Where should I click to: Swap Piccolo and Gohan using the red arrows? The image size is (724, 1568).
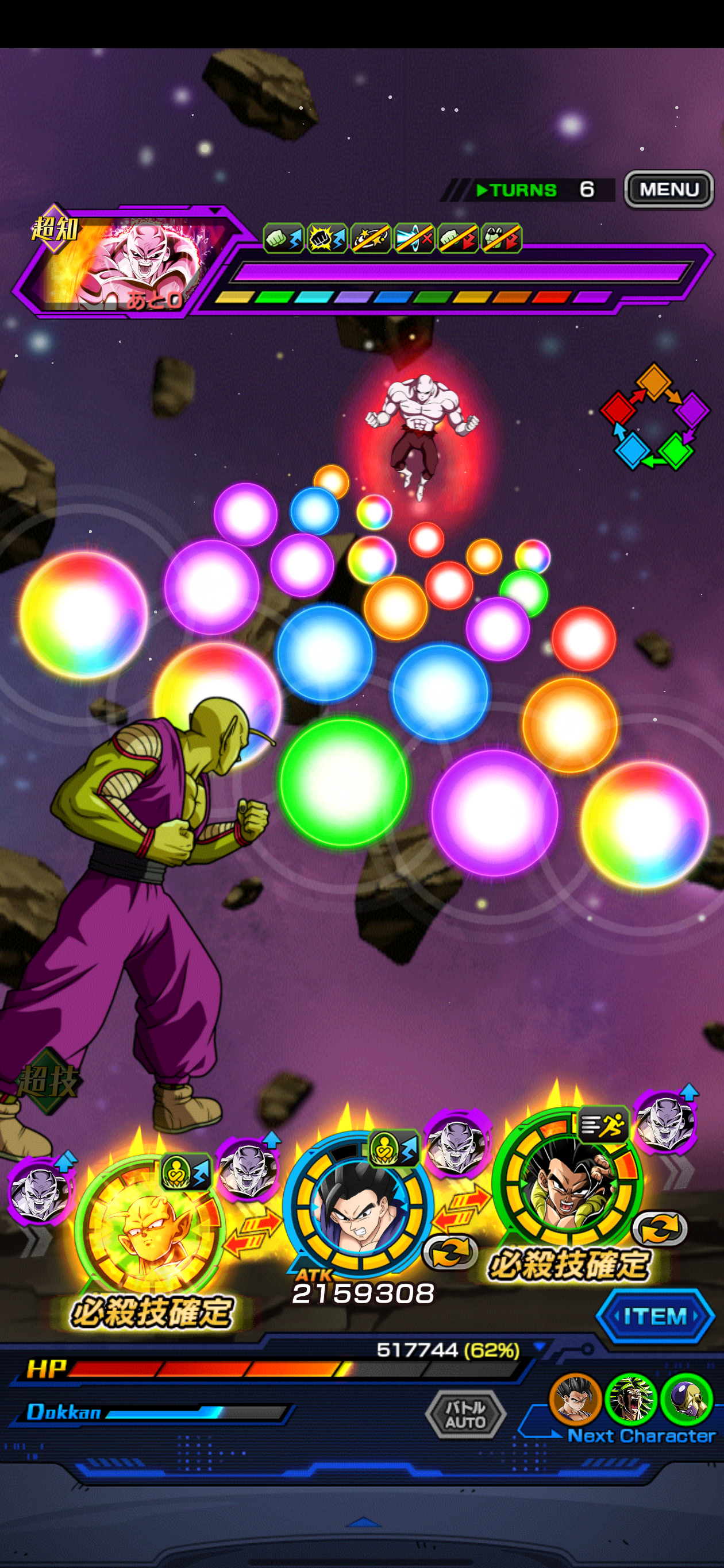252,1230
